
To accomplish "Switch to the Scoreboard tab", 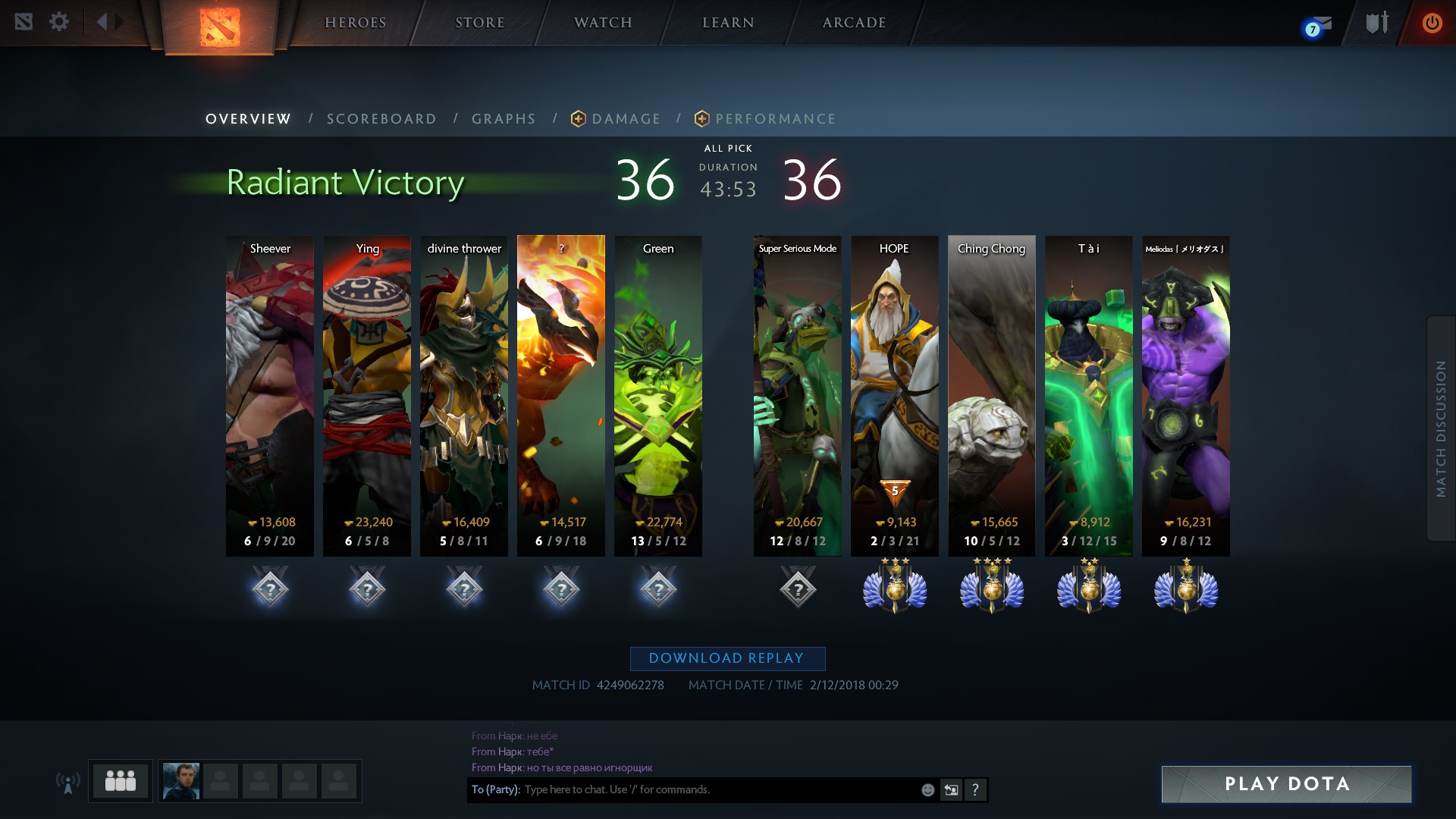I will [381, 119].
